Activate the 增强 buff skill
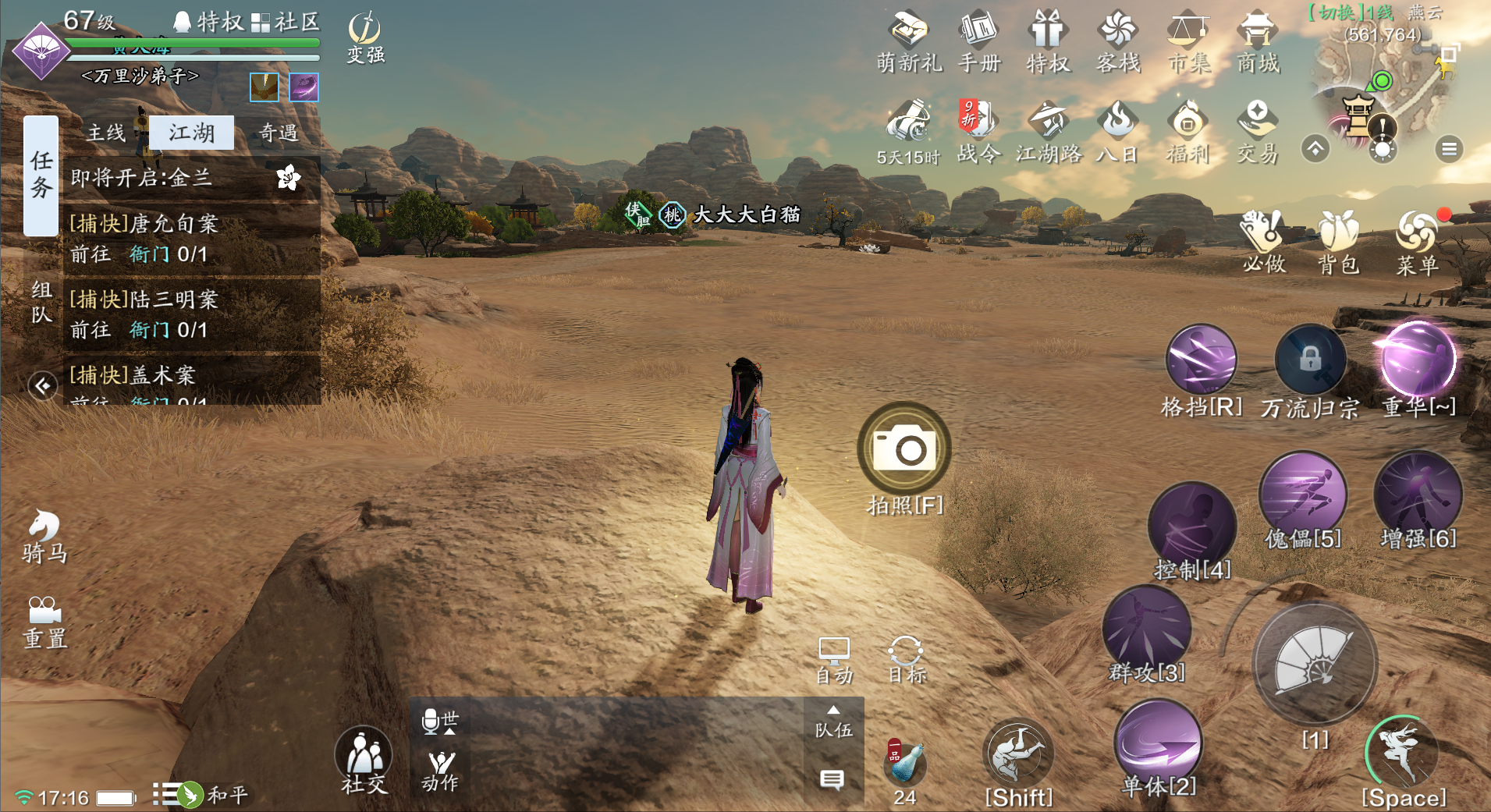1491x812 pixels. point(1418,495)
